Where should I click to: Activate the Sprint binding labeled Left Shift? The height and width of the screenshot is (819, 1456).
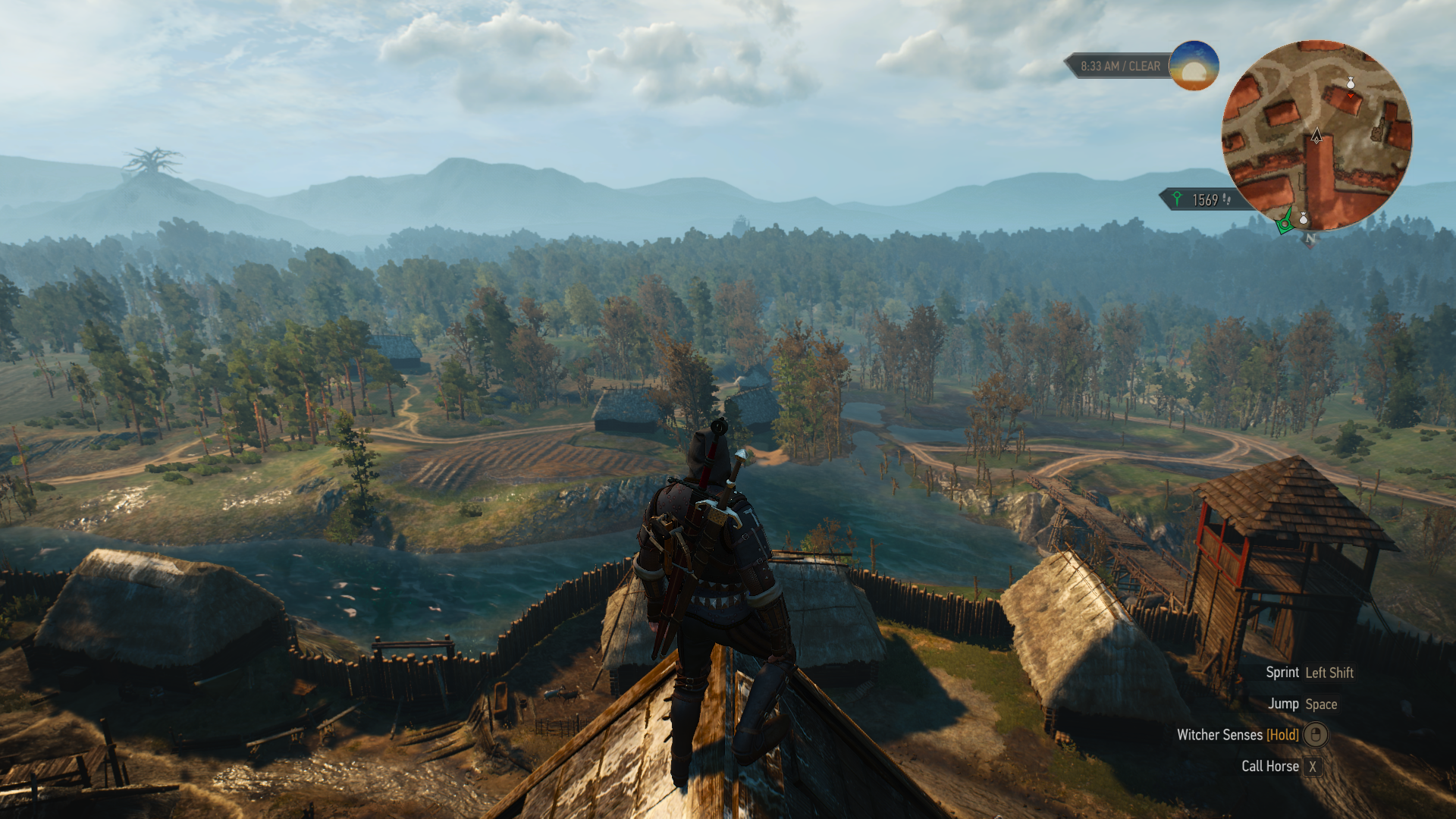(x=1329, y=672)
